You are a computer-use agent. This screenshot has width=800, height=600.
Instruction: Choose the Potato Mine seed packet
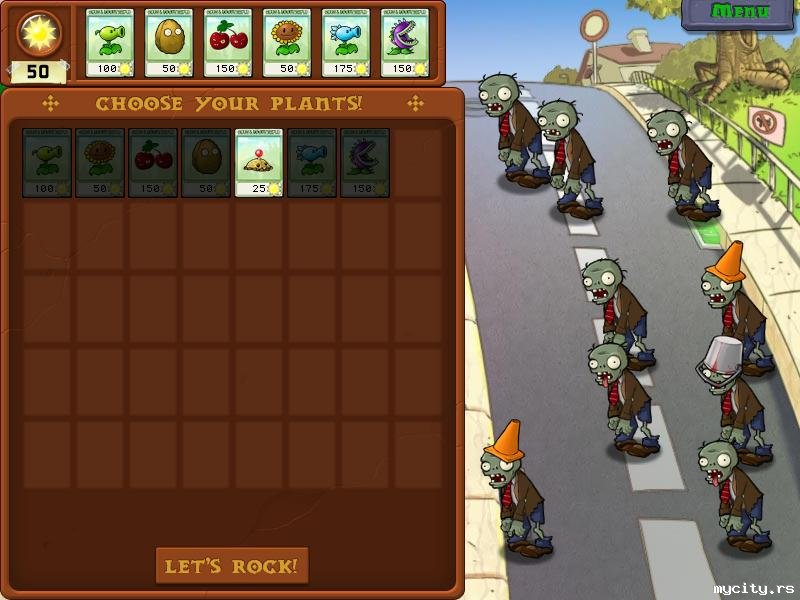point(259,162)
